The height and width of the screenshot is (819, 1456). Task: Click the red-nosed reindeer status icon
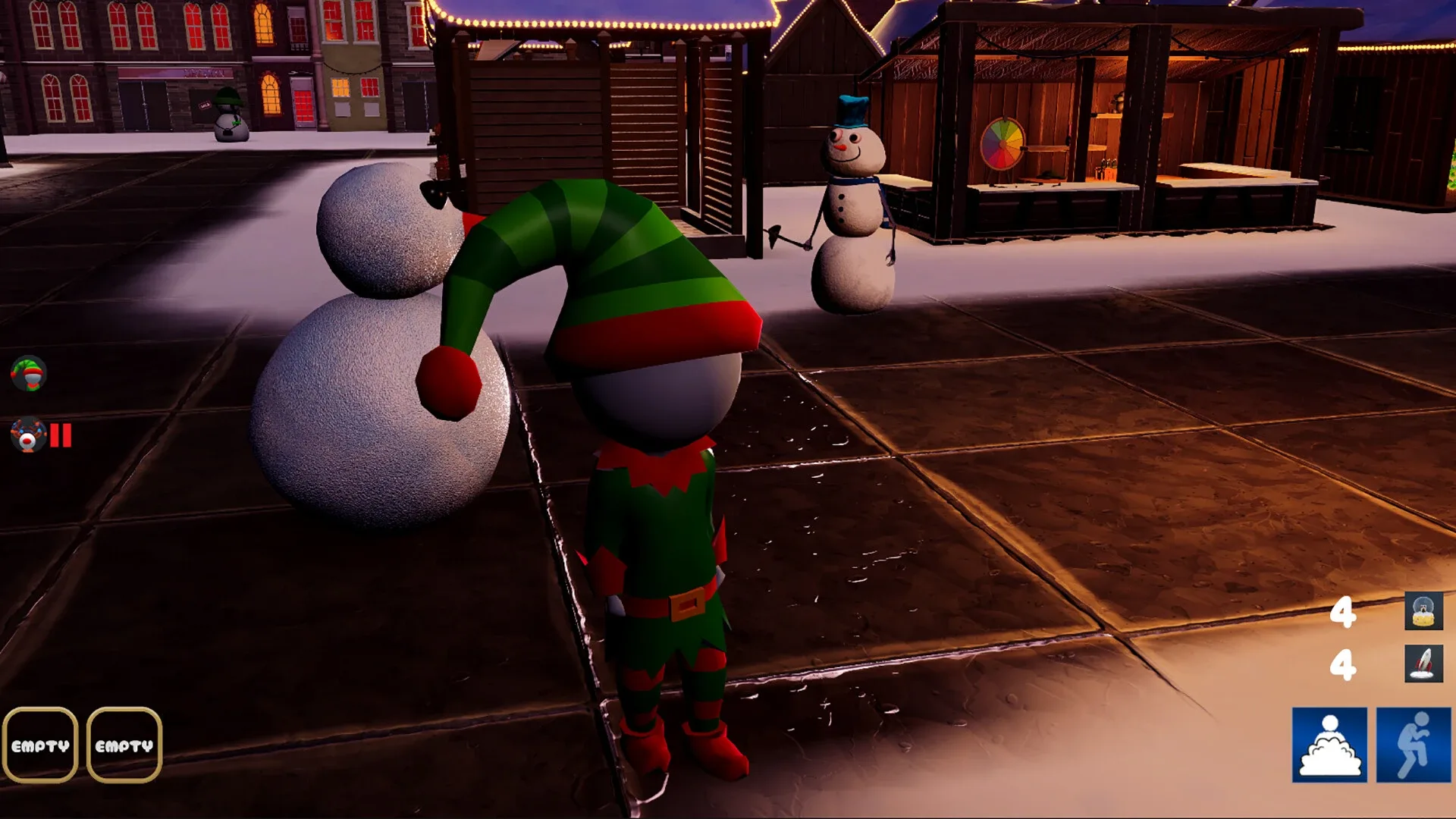(x=29, y=435)
